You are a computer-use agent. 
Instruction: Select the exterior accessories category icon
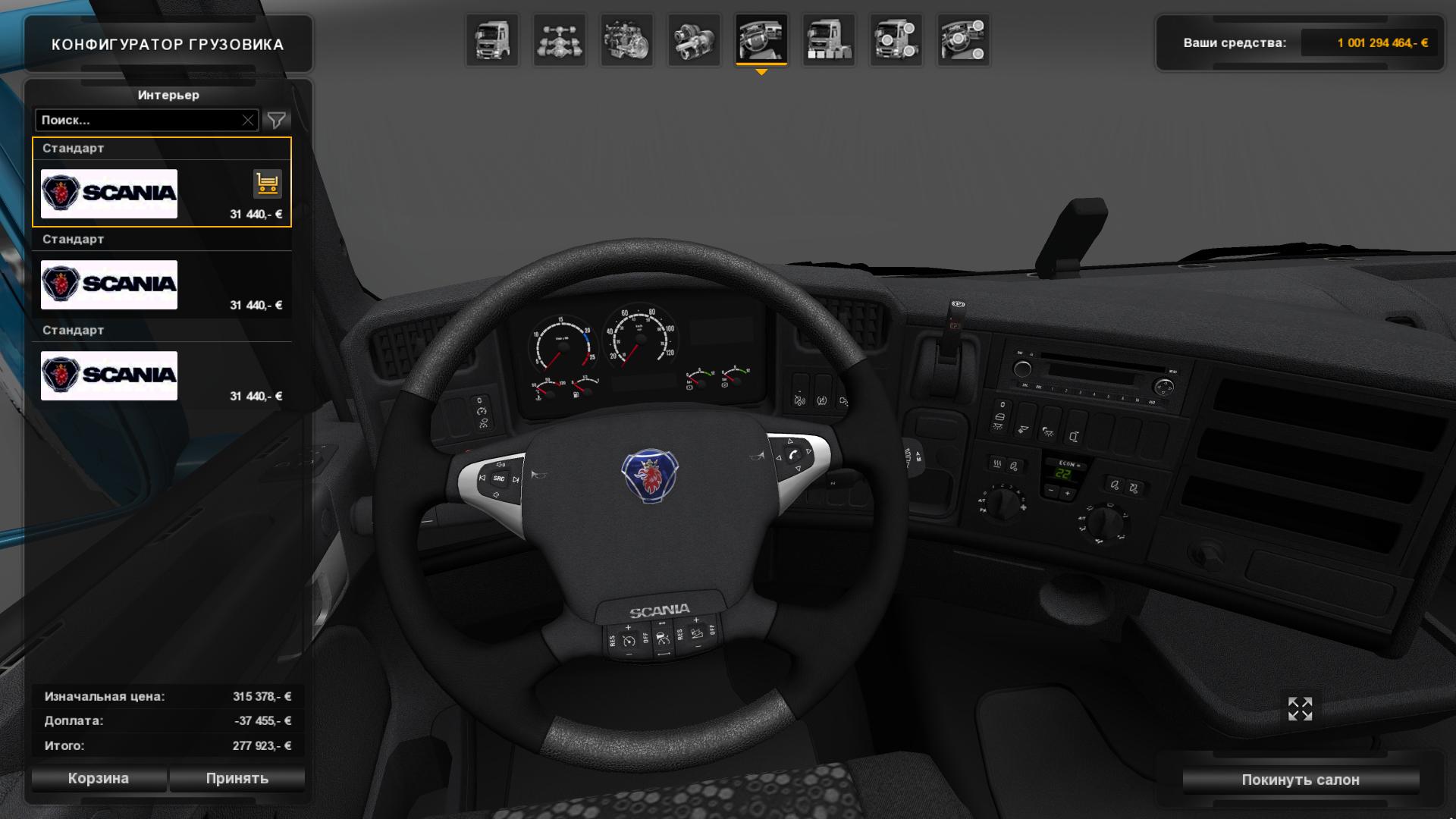(896, 40)
